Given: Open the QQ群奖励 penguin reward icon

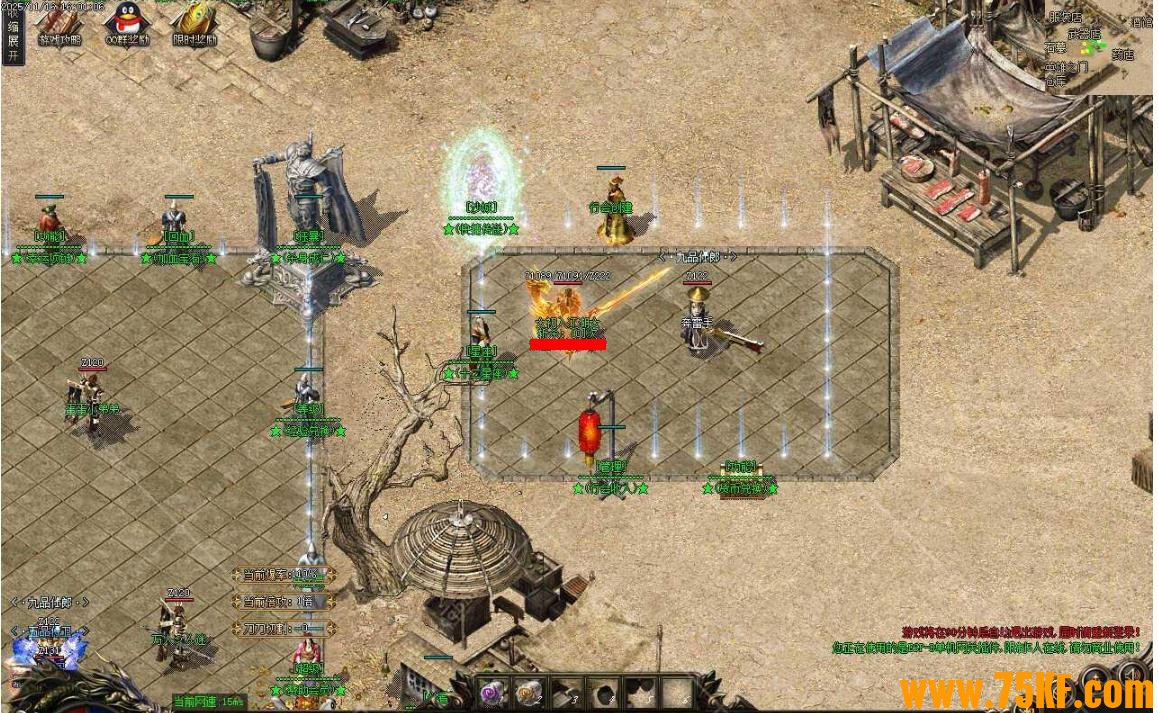Looking at the screenshot, I should click(127, 24).
